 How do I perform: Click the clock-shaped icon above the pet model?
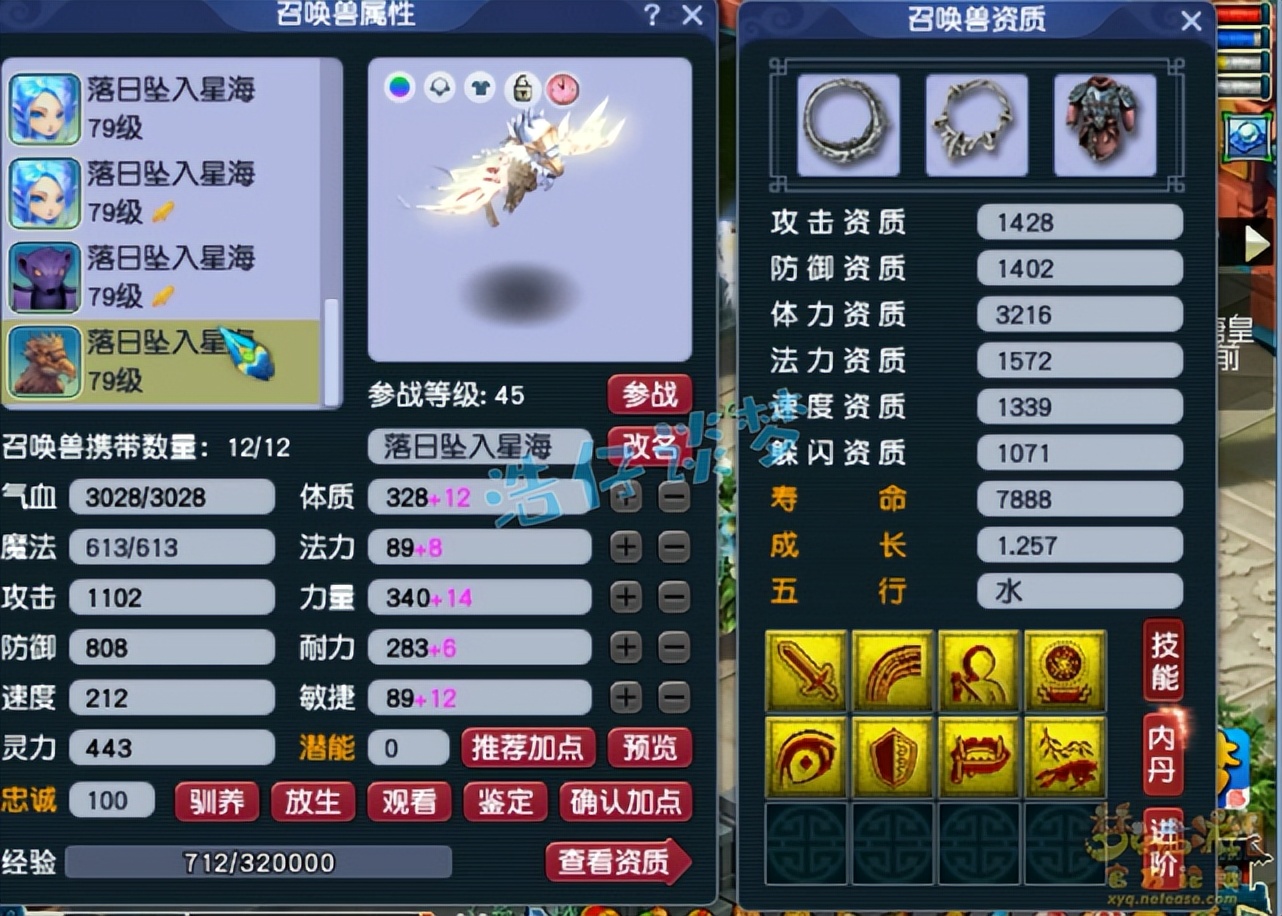(x=562, y=89)
